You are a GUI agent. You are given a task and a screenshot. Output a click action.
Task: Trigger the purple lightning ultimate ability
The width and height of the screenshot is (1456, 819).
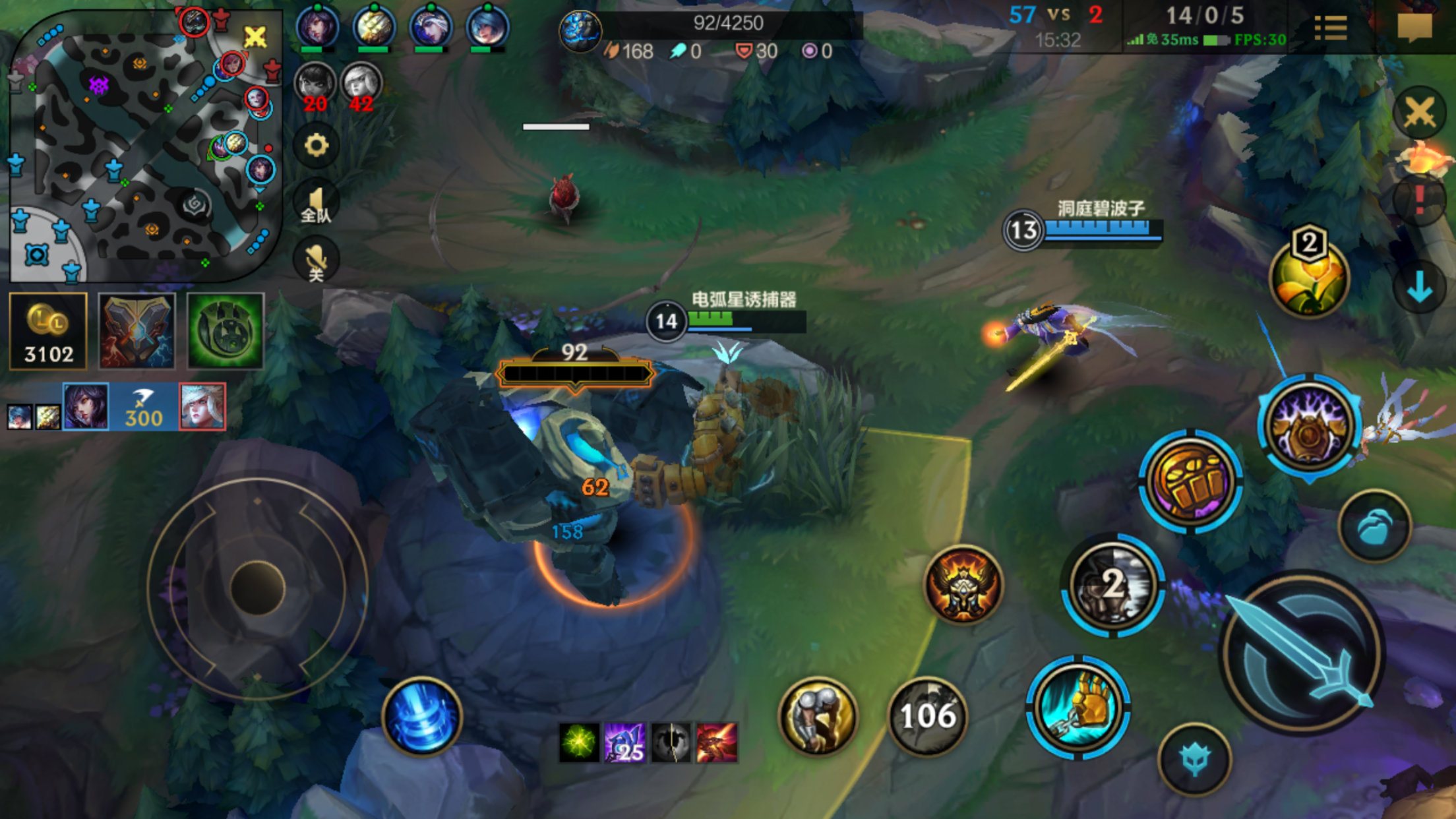click(x=1309, y=425)
